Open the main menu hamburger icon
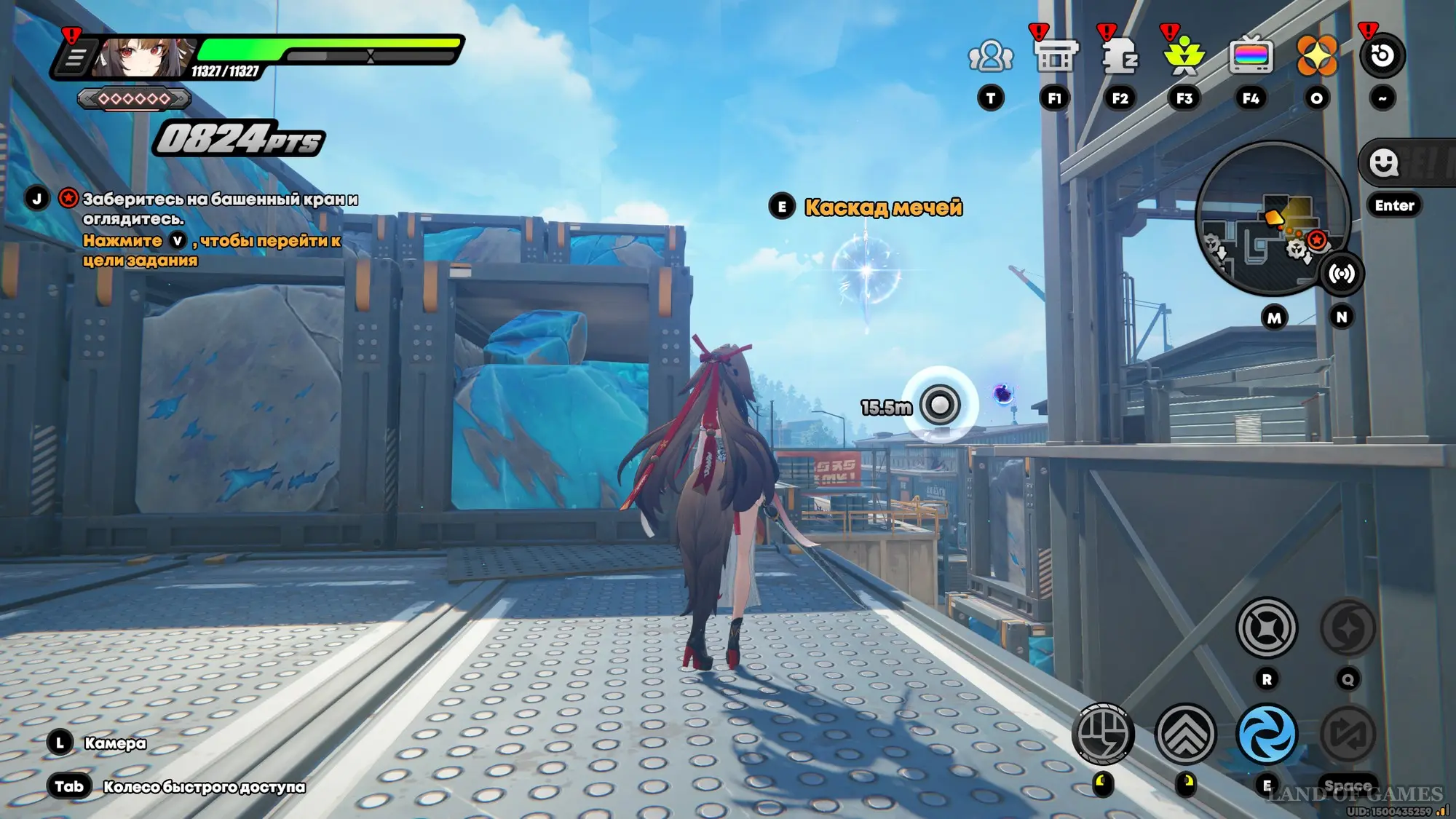Viewport: 1456px width, 819px height. (x=75, y=58)
